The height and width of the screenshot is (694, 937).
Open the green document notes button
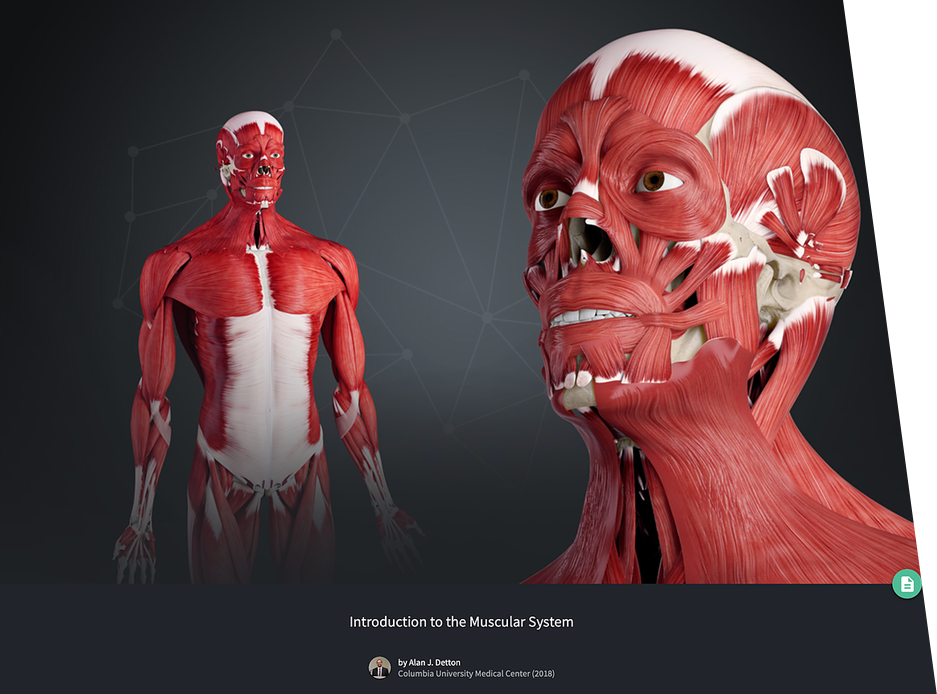906,584
